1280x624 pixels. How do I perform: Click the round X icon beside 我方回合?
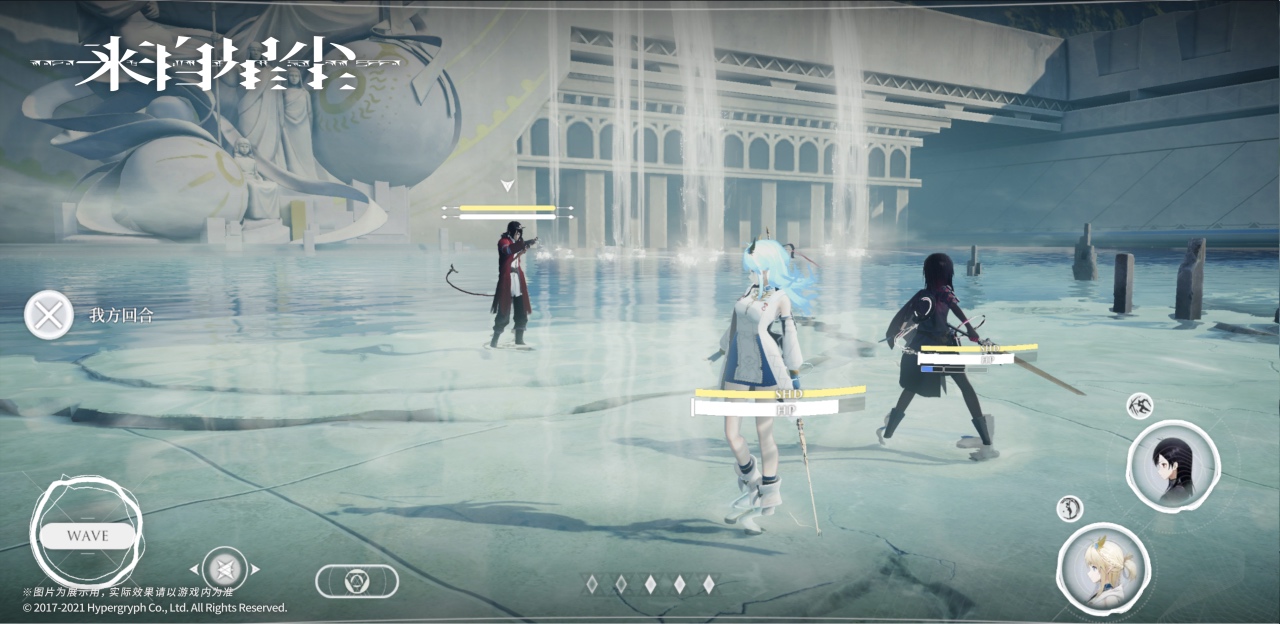[48, 315]
